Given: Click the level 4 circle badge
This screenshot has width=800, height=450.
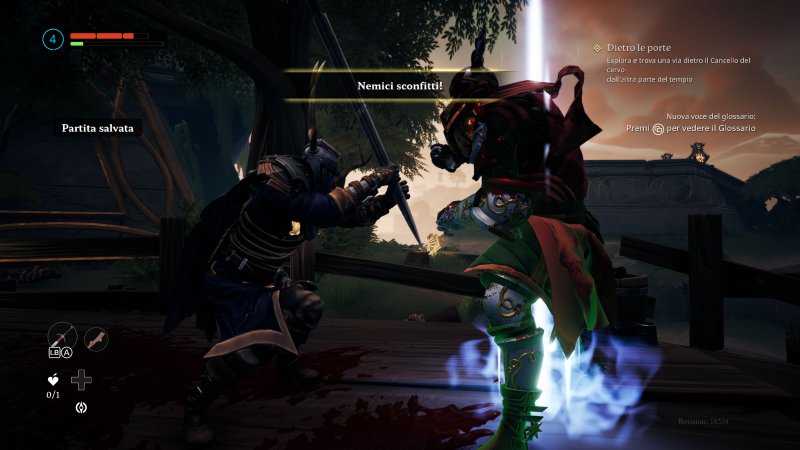Looking at the screenshot, I should coord(53,39).
